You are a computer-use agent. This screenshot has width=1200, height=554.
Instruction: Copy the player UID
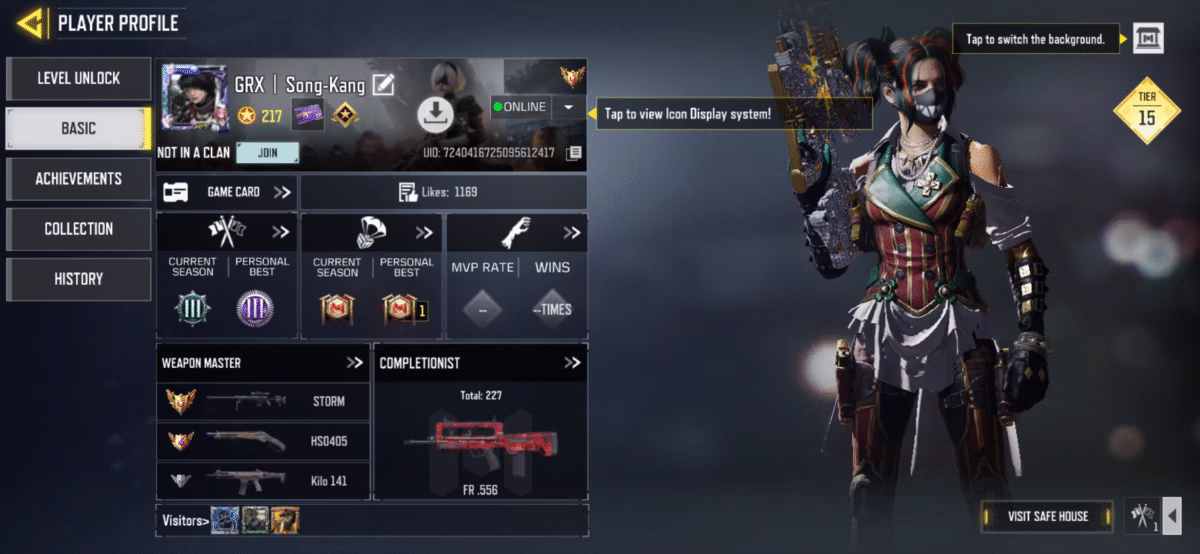573,153
